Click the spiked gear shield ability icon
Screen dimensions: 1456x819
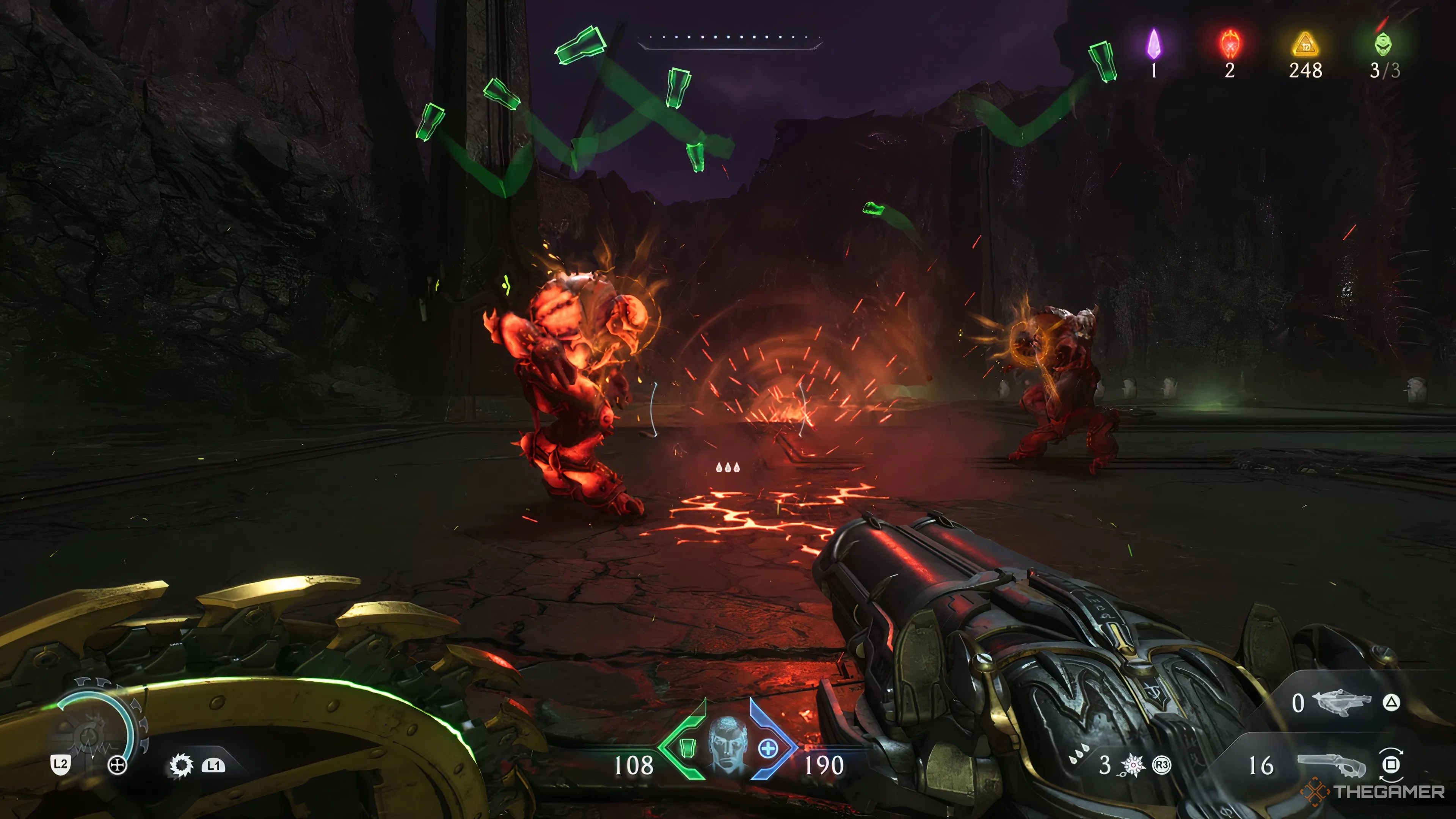[181, 765]
